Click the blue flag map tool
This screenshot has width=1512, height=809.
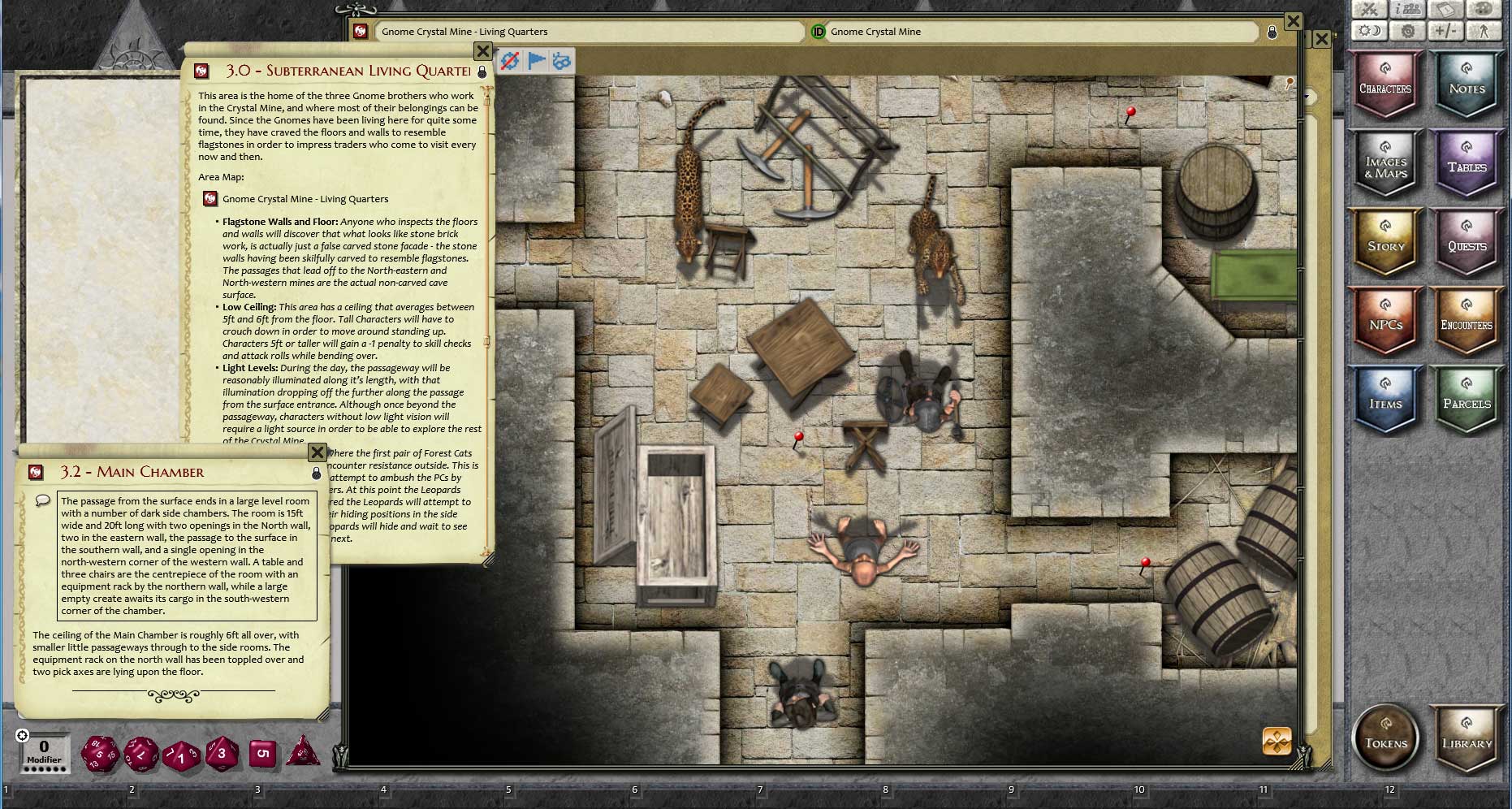coord(536,61)
